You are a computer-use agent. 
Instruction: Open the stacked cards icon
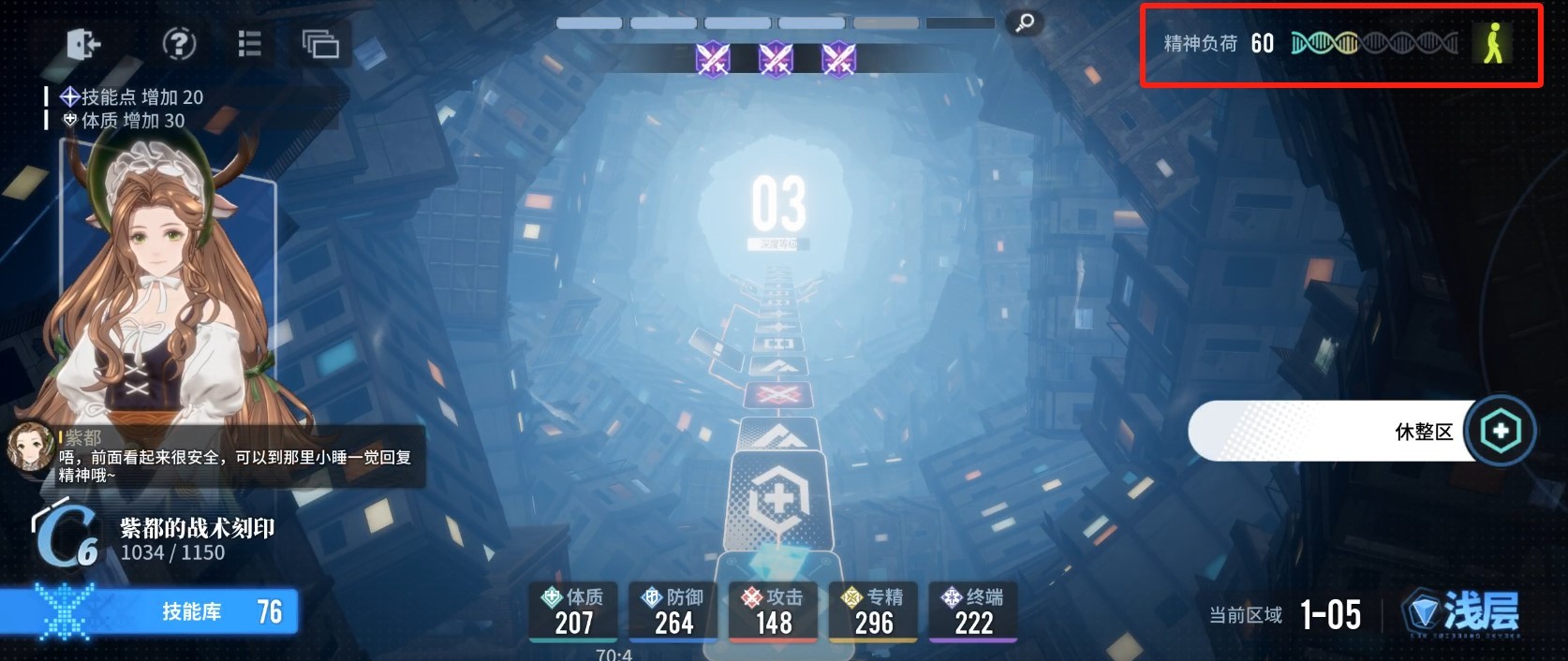(320, 43)
